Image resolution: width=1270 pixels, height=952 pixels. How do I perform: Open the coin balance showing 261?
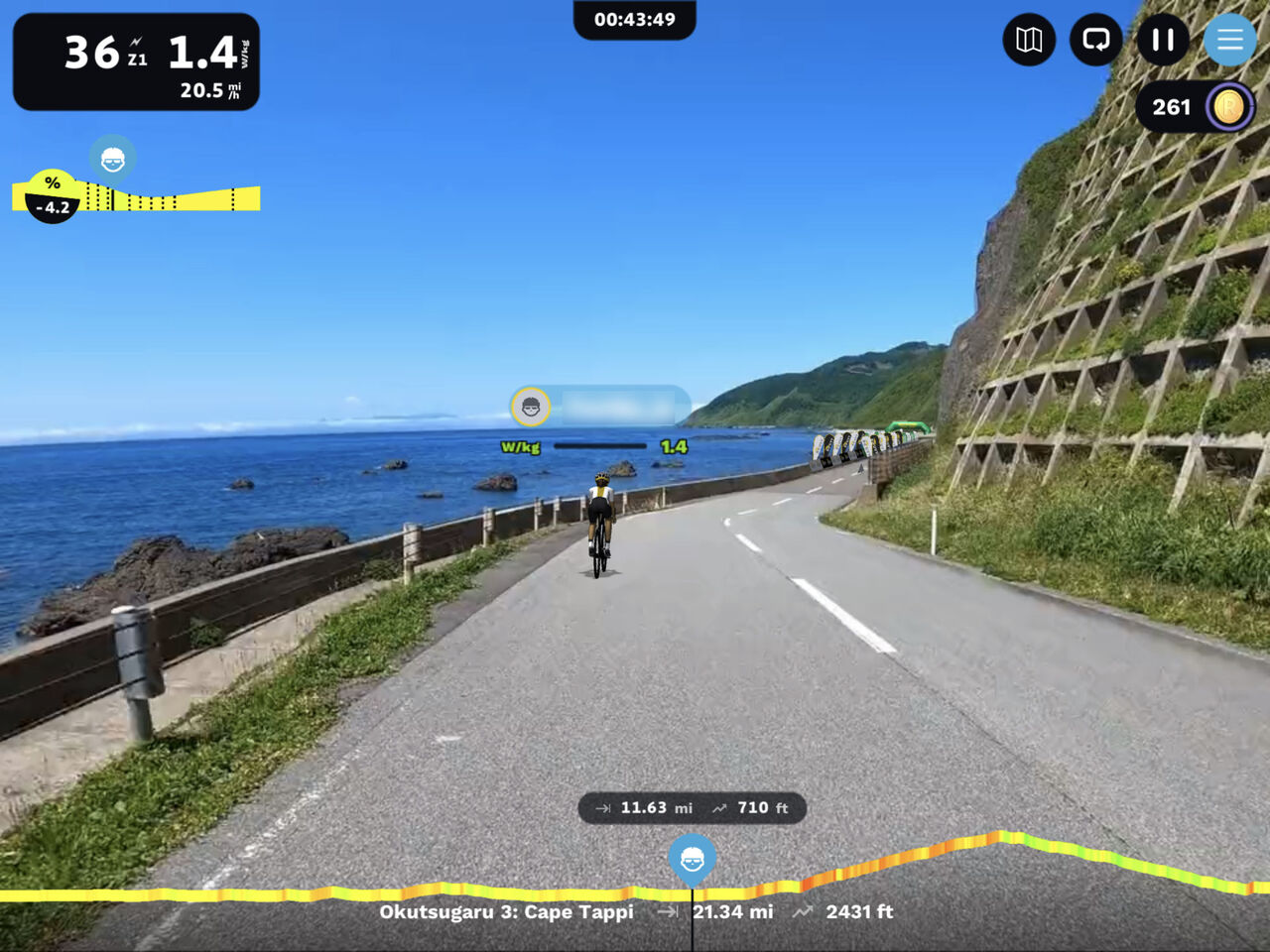[x=1195, y=107]
